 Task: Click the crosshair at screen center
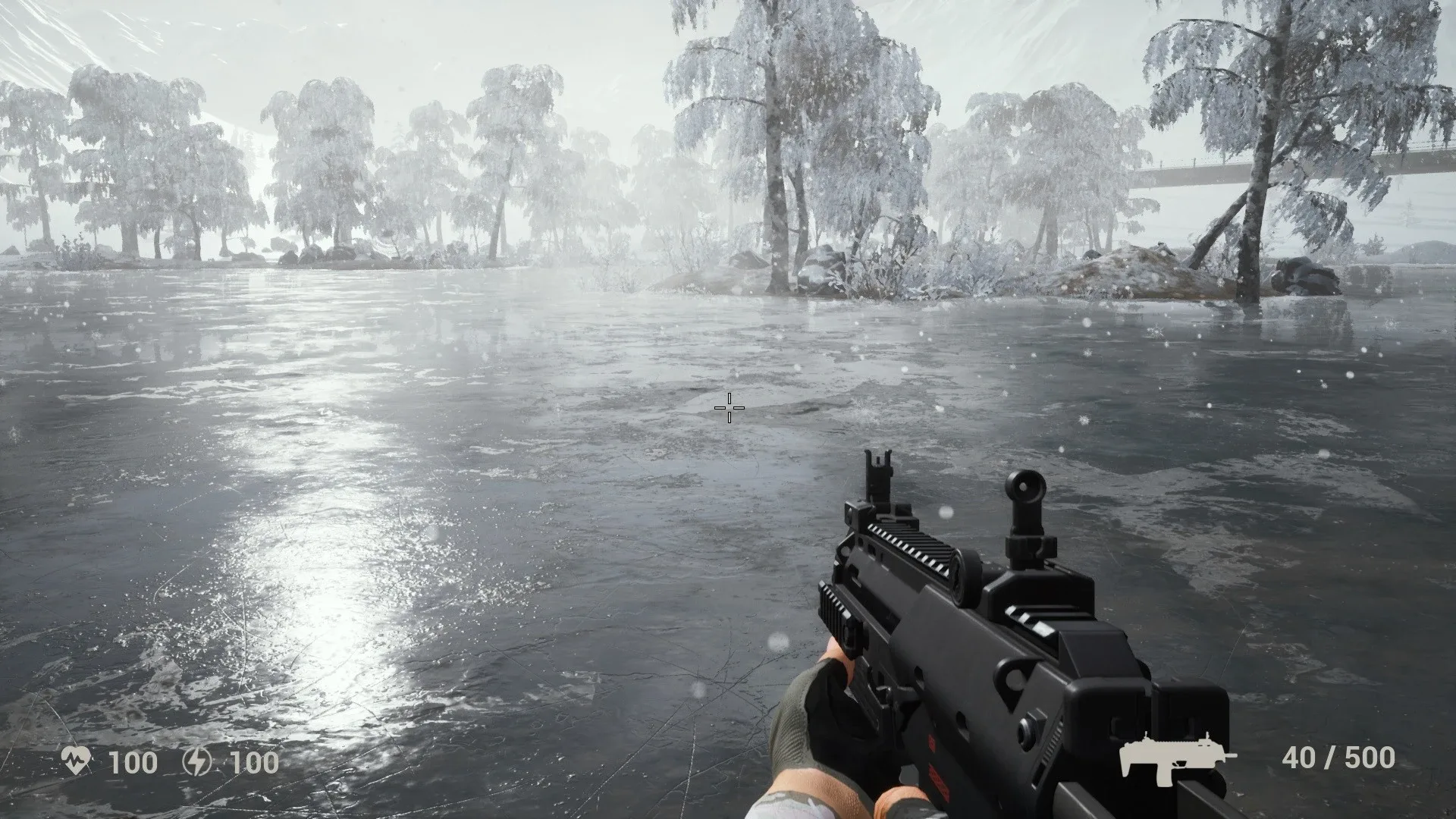coord(730,409)
